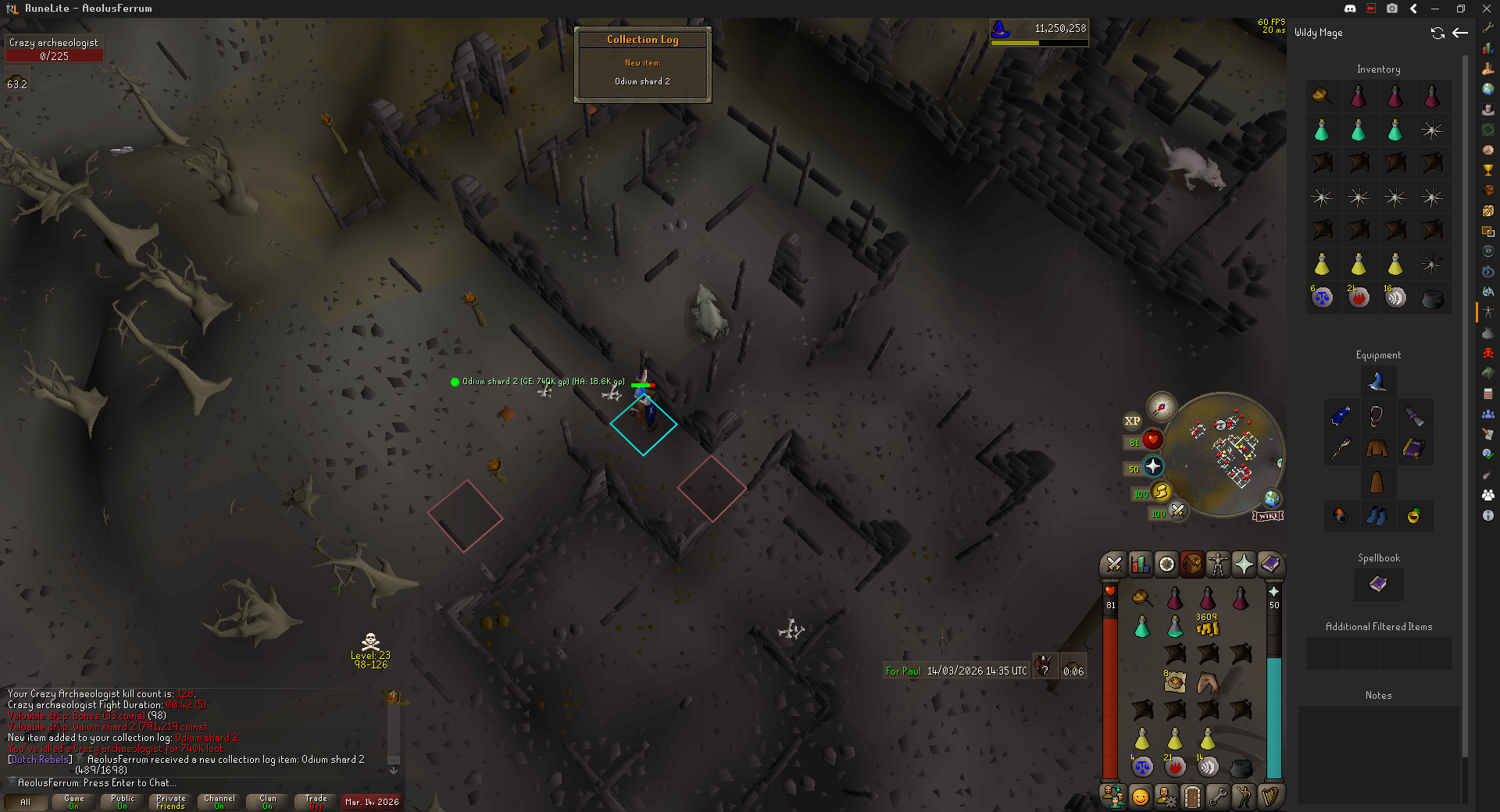Open the world map globe
1500x812 pixels.
coord(1272,498)
